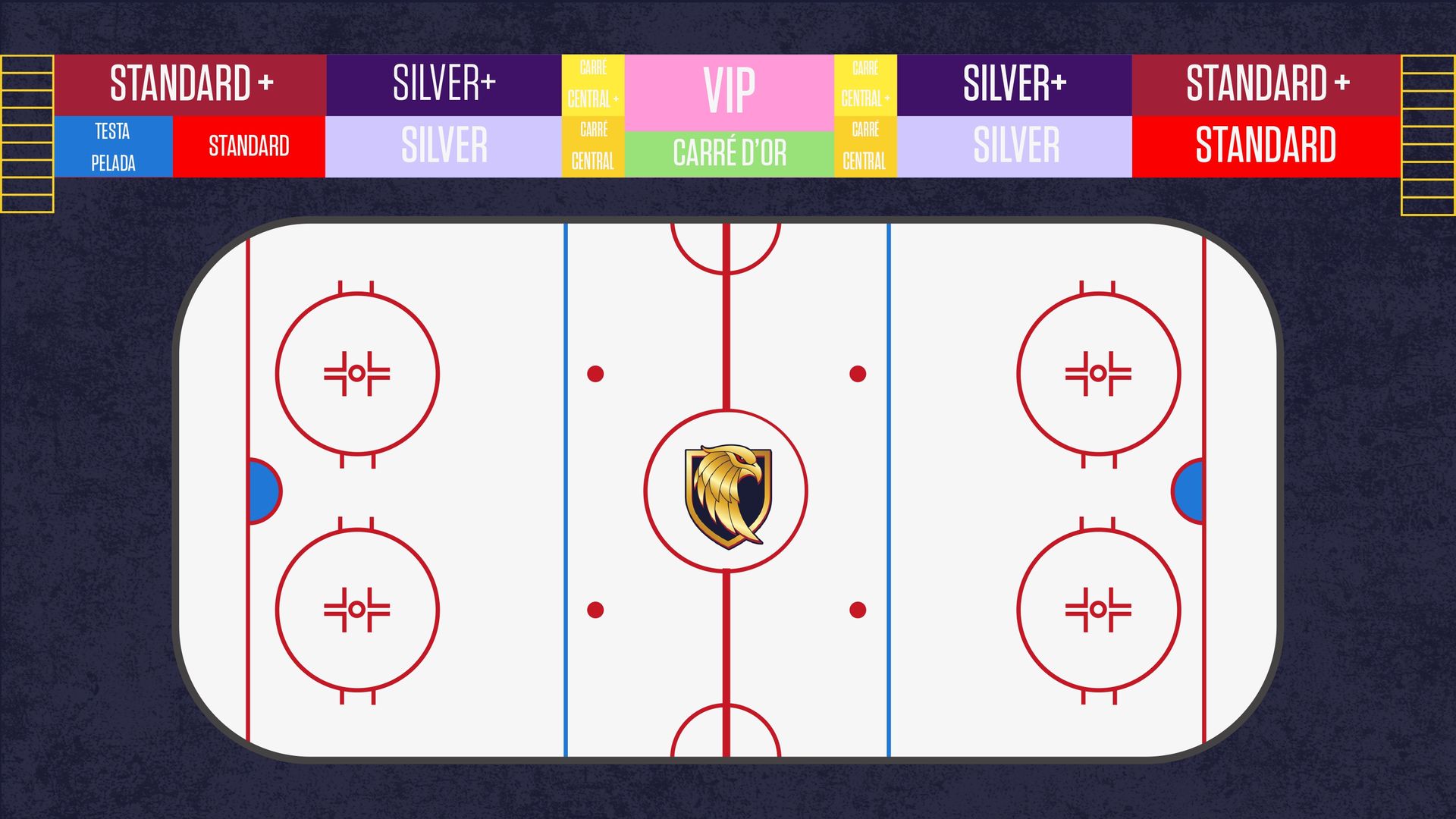
Task: Choose the left-side Standard + section
Action: (x=190, y=84)
